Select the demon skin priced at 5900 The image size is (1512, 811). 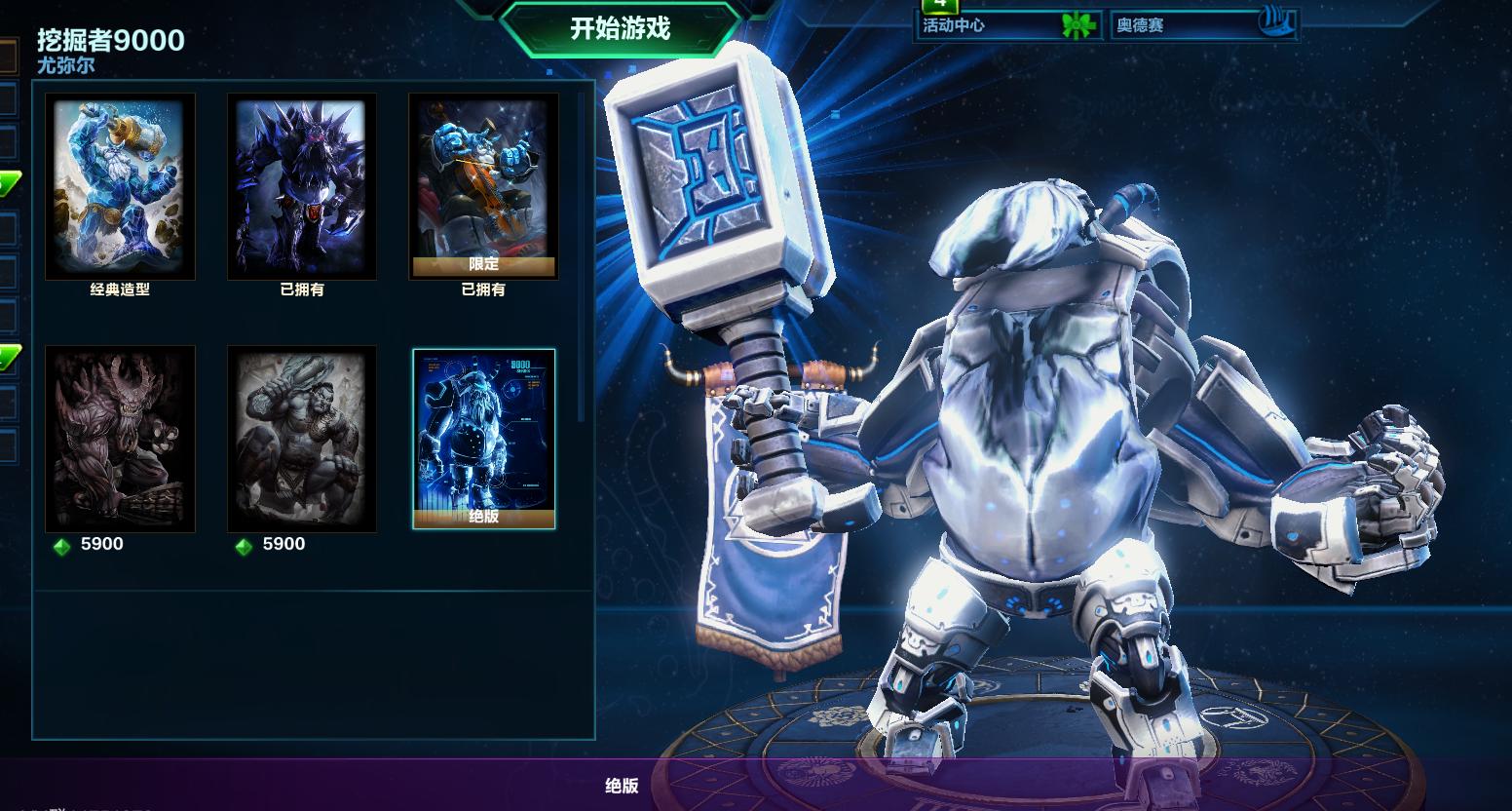[x=120, y=437]
